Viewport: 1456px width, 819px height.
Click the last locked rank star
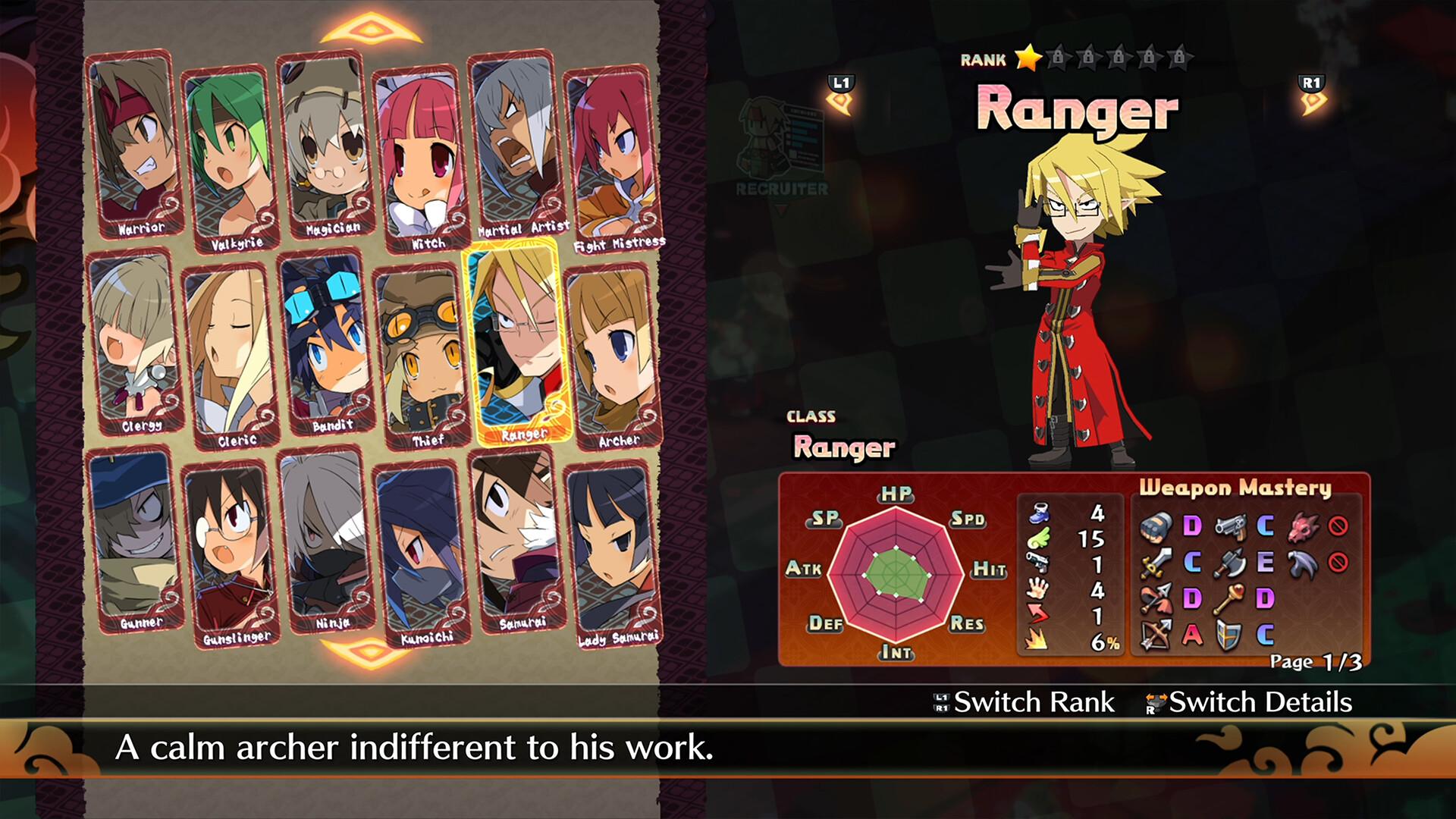(x=1180, y=56)
